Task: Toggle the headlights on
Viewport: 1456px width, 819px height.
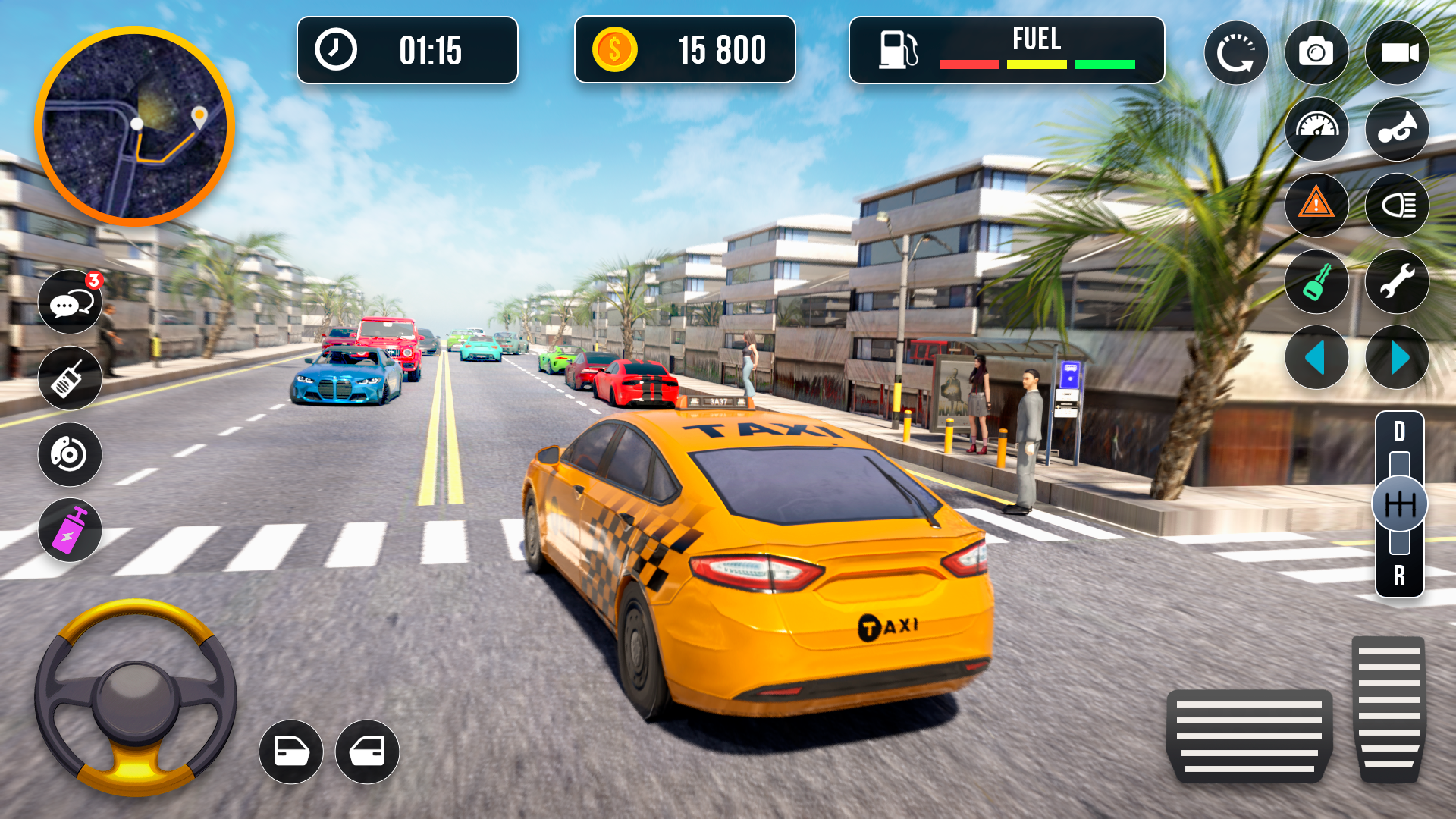Action: [1398, 205]
